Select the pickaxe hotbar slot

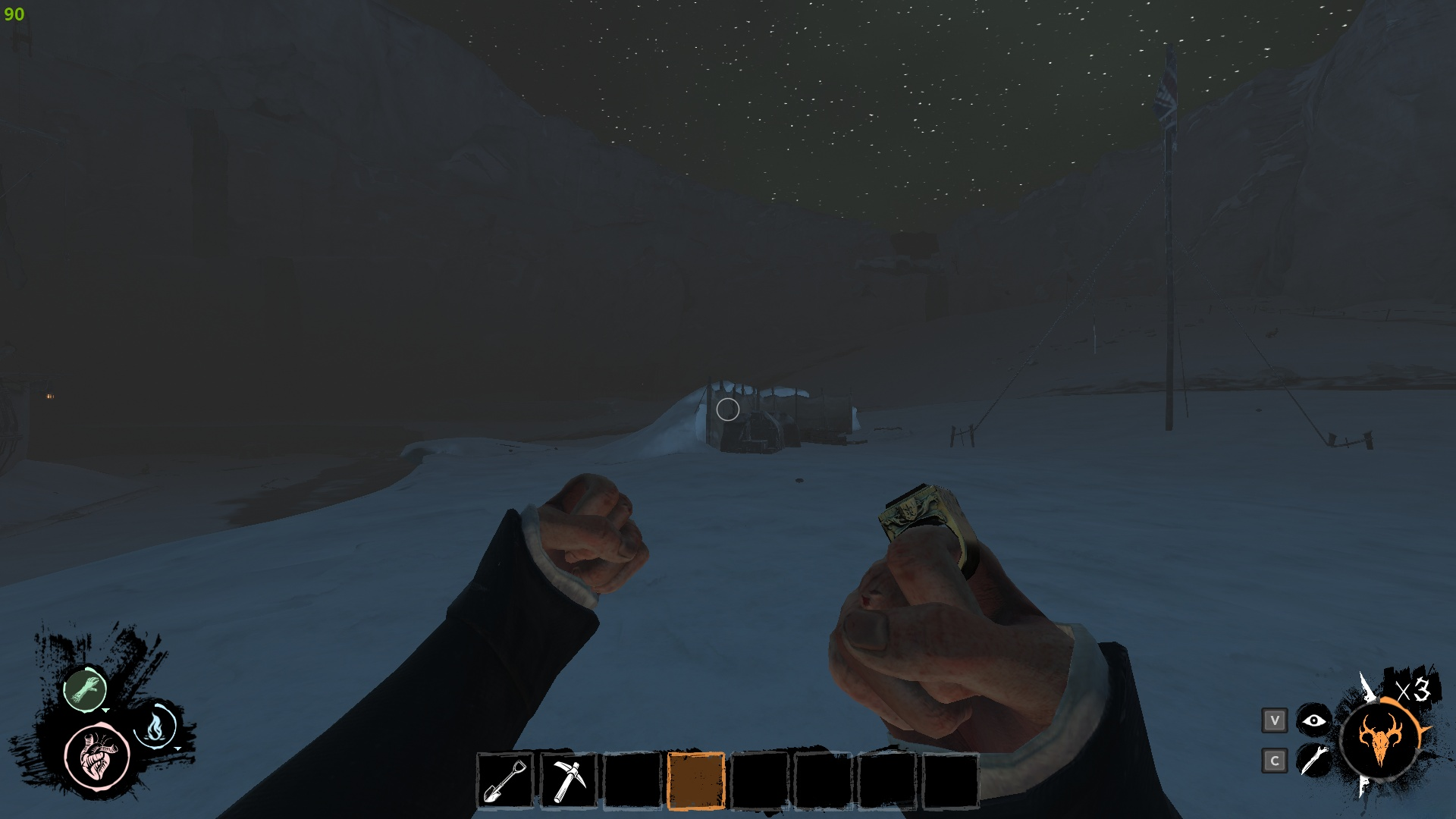pyautogui.click(x=569, y=781)
